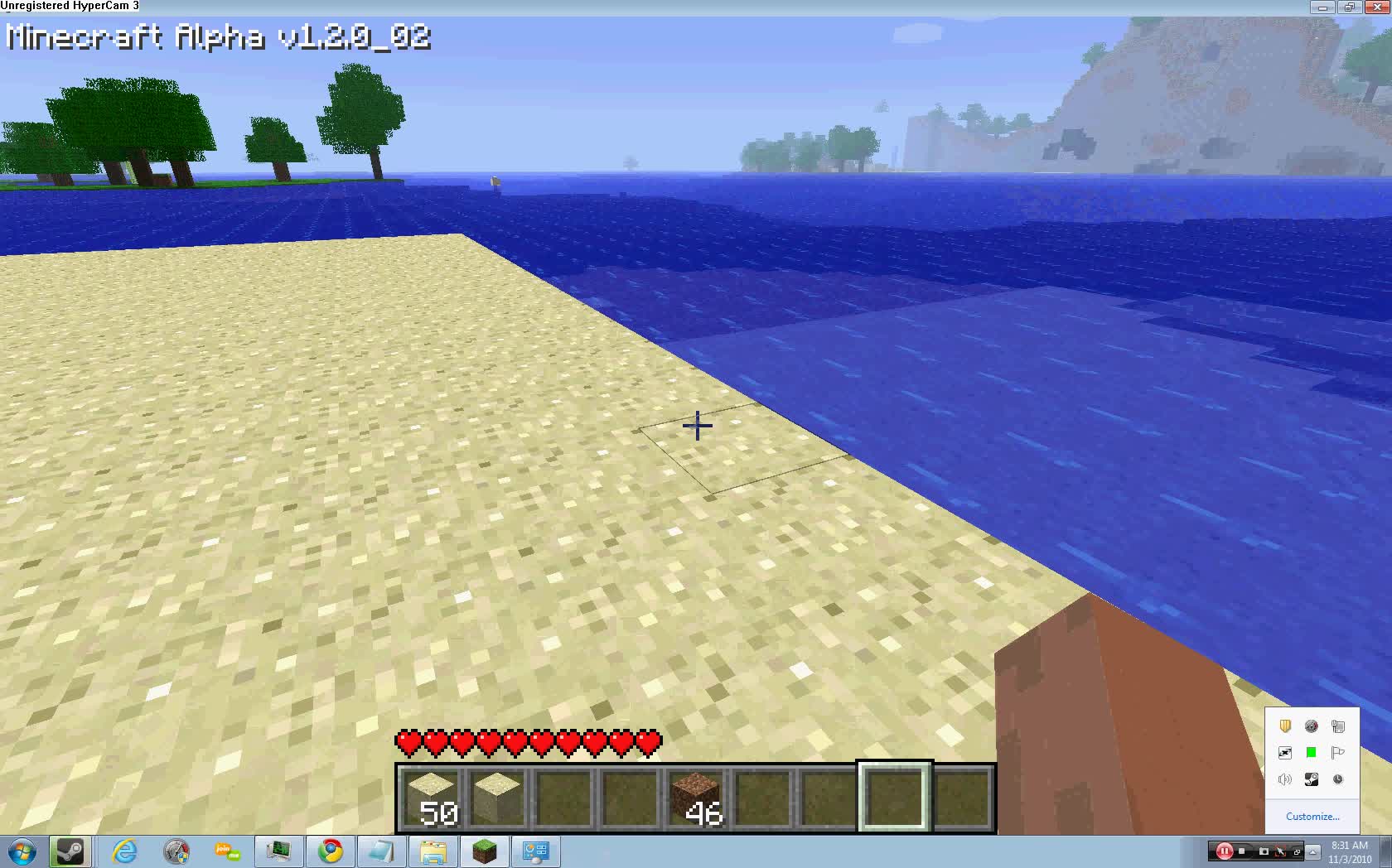Click the volume speaker icon in the overflow panel
Viewport: 1392px width, 868px height.
coord(1285,779)
